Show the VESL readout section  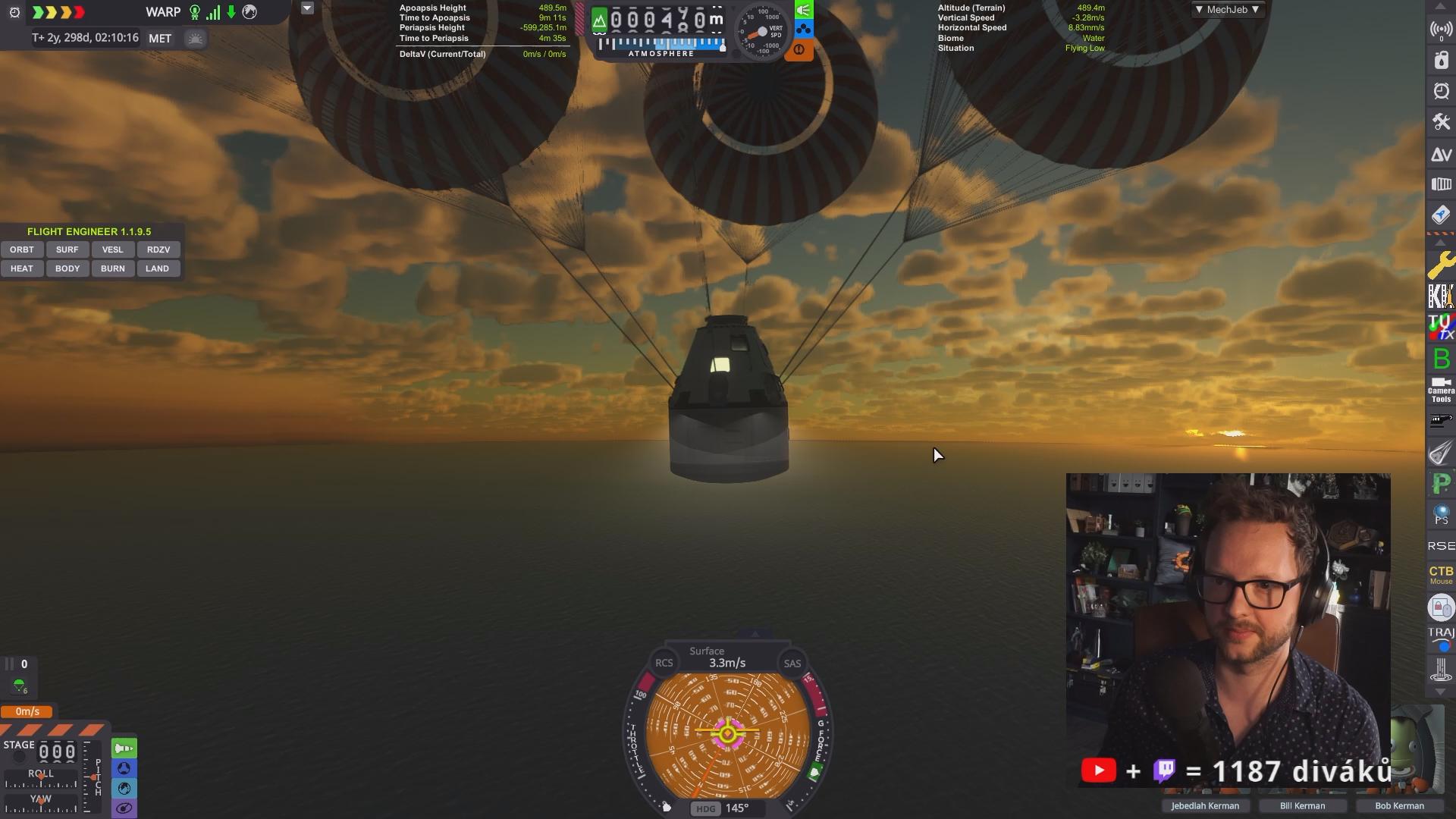pos(112,249)
